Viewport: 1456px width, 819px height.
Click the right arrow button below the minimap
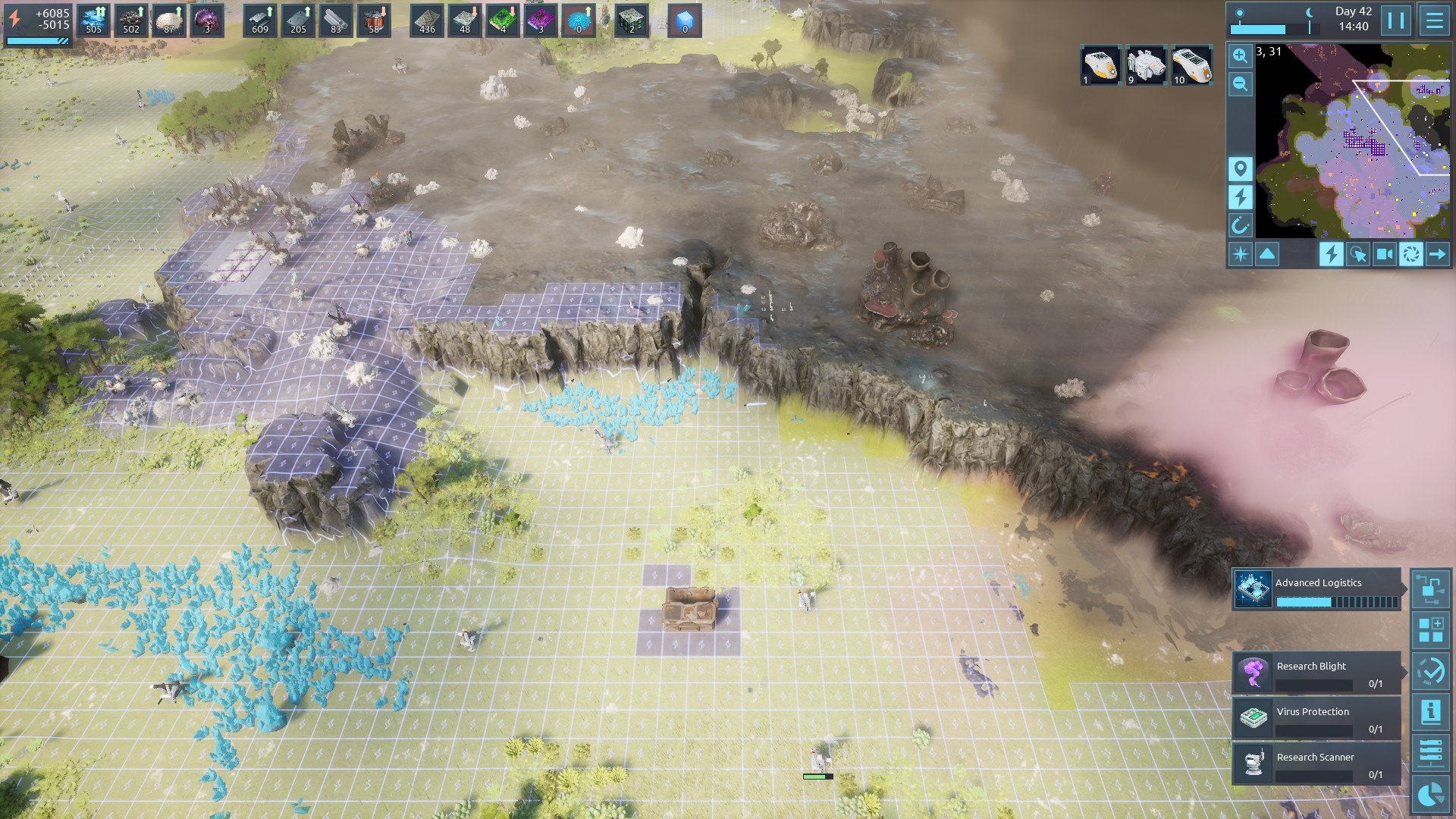pyautogui.click(x=1437, y=255)
